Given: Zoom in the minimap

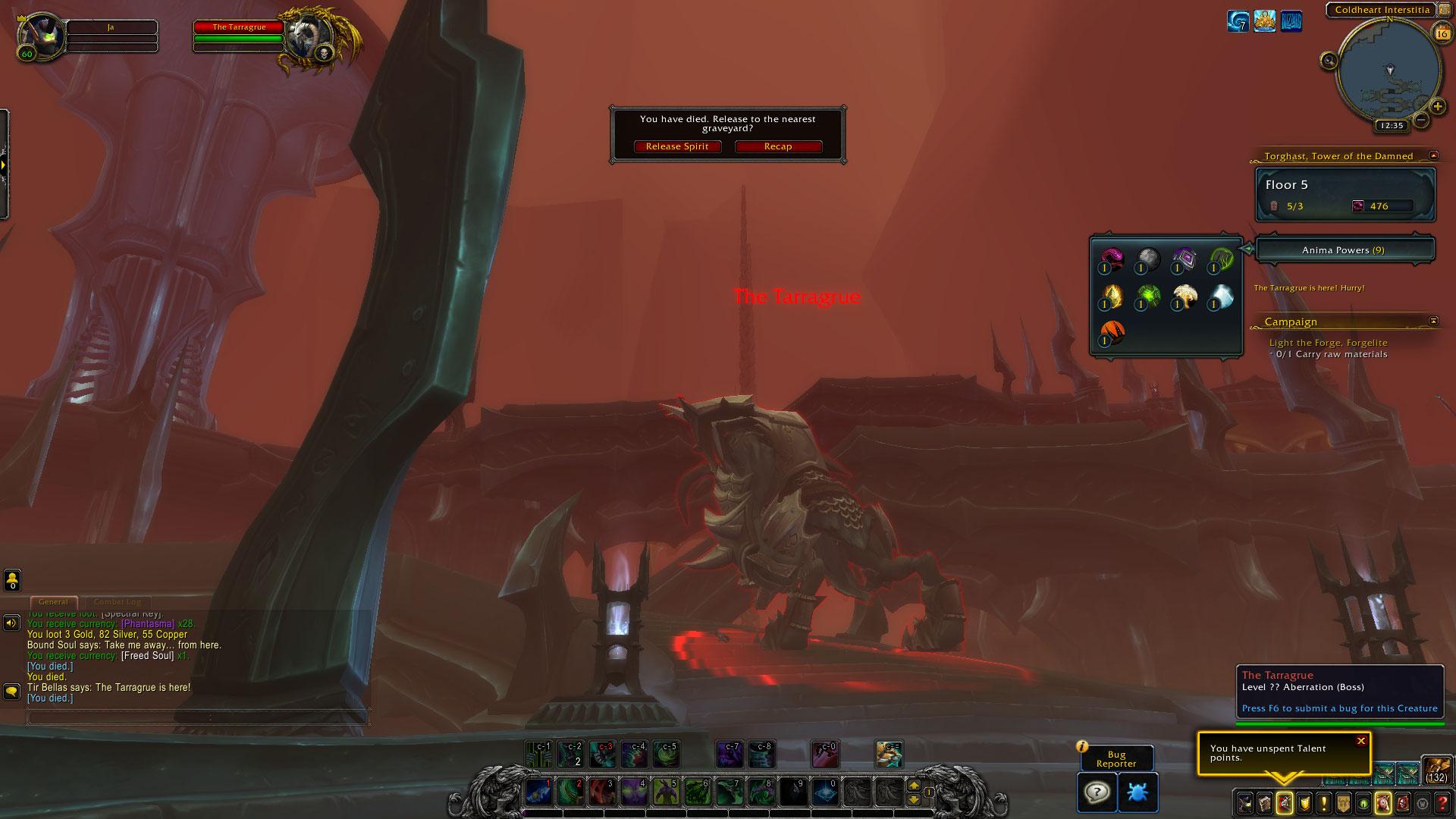Looking at the screenshot, I should 1437,107.
